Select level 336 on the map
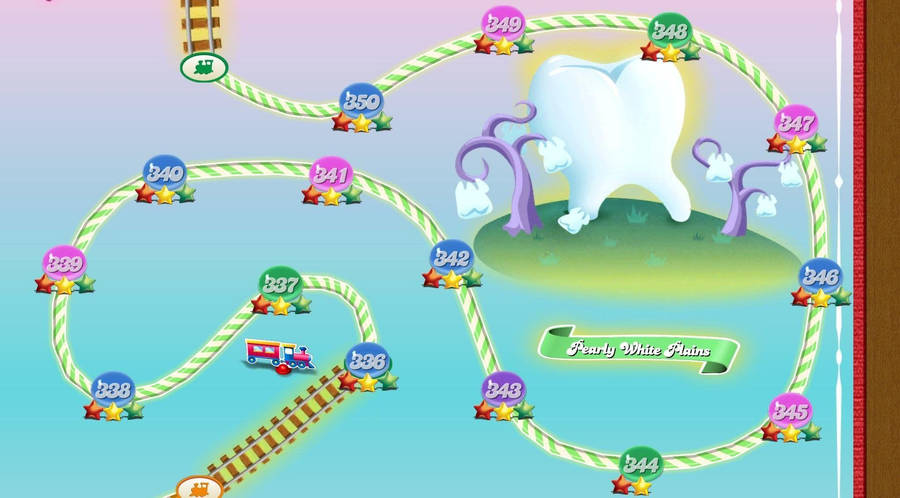The height and width of the screenshot is (498, 900). pos(367,361)
